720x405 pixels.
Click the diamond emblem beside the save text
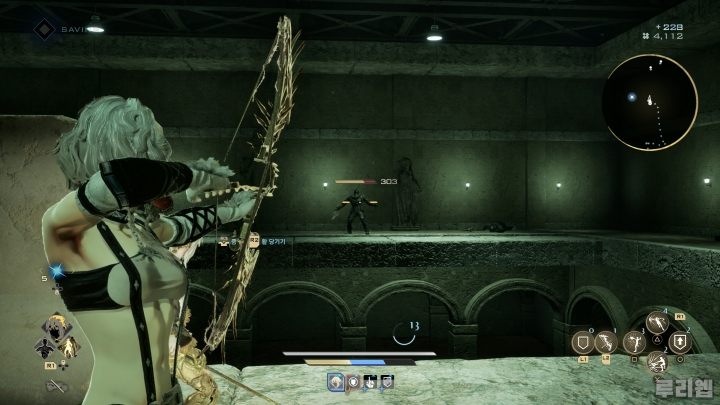44,29
